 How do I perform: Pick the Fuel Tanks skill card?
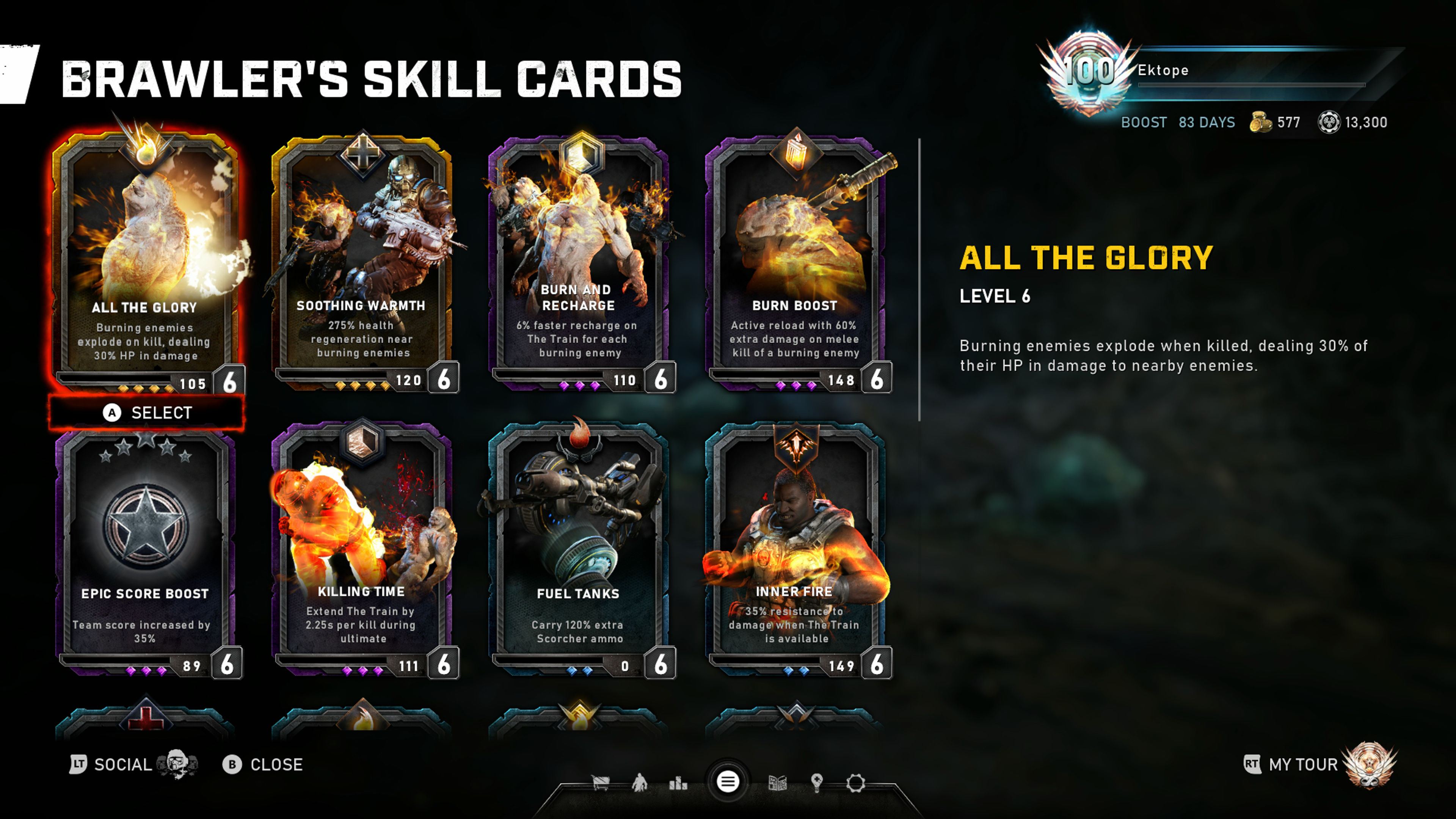coord(579,548)
